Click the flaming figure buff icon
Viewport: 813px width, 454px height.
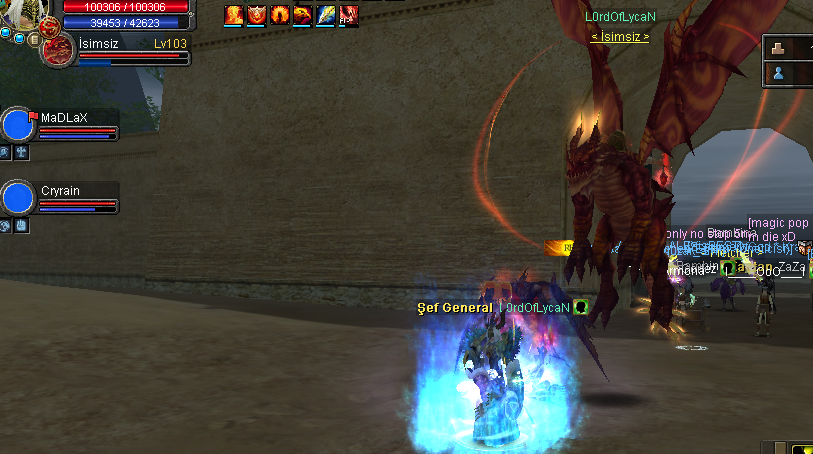point(234,15)
